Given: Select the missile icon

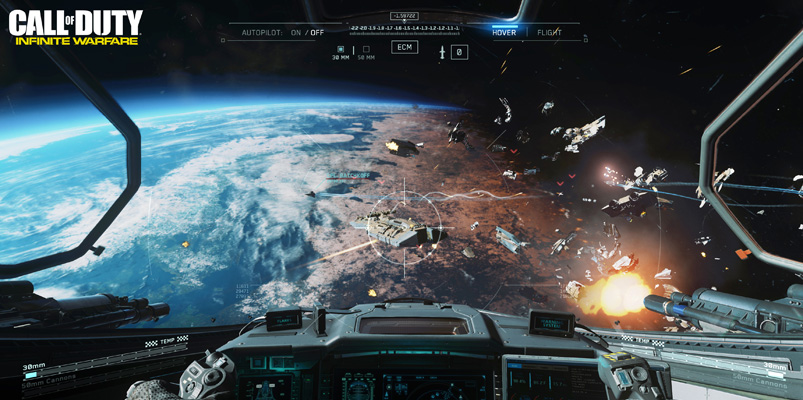Looking at the screenshot, I should [x=441, y=52].
